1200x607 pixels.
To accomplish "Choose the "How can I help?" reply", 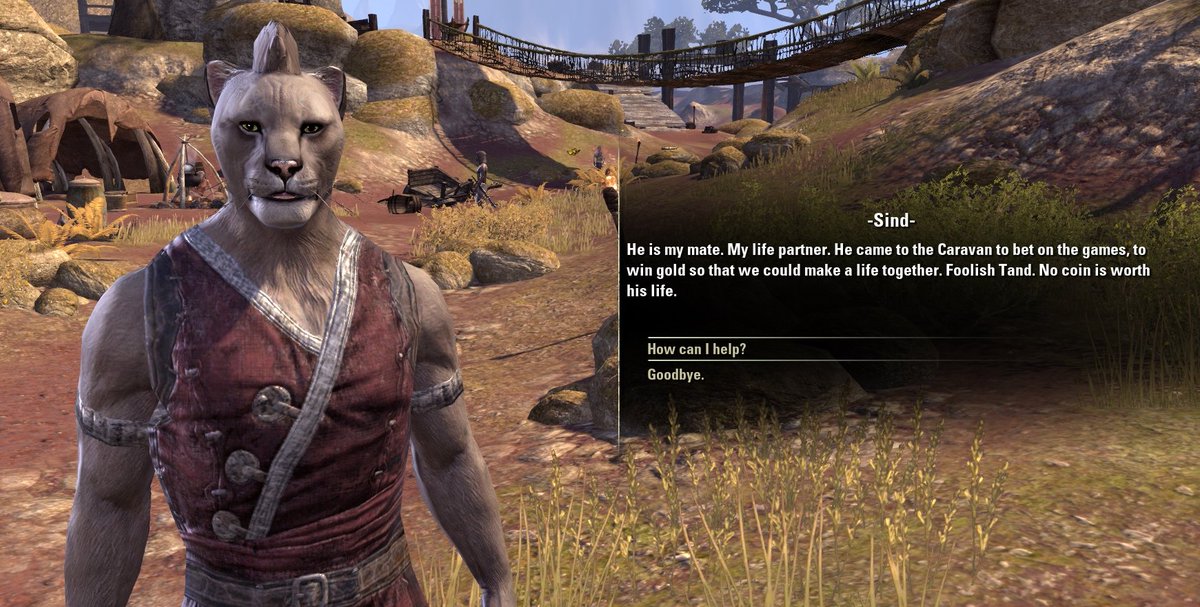I will click(x=697, y=349).
